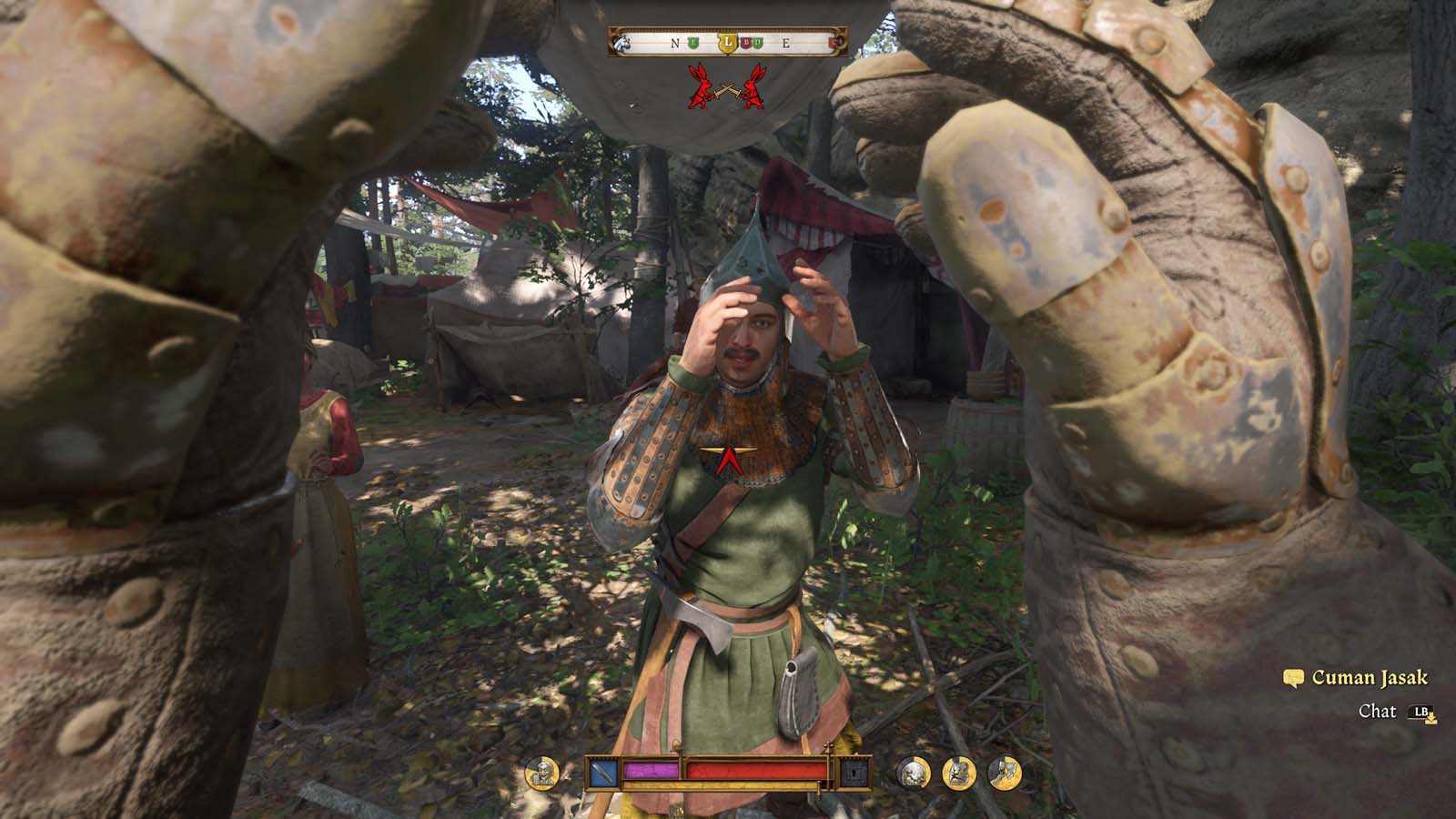Viewport: 1456px width, 819px height.
Task: Expand the green marker right of the red shields
Action: [x=760, y=41]
